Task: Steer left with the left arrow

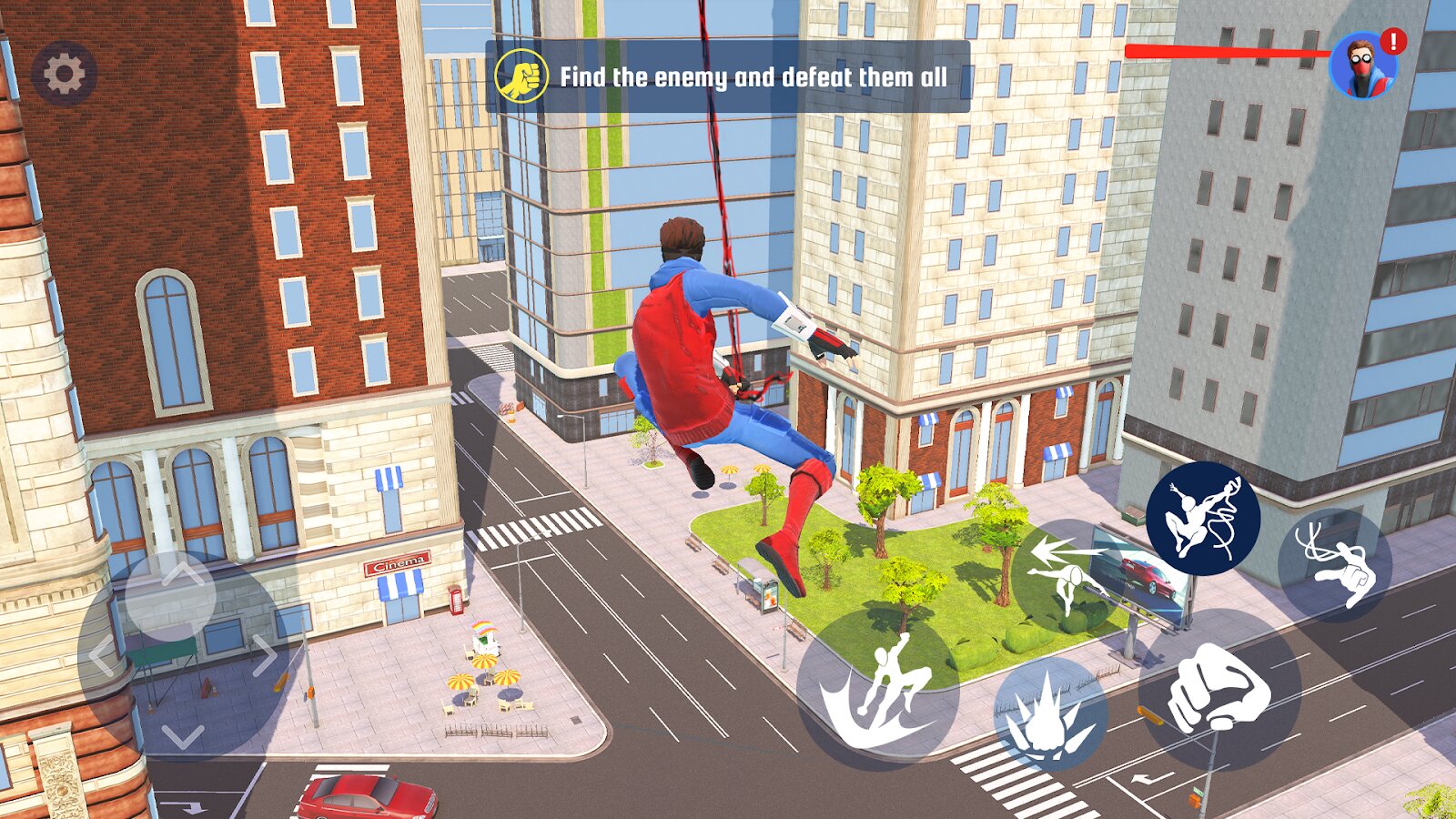Action: [x=100, y=655]
